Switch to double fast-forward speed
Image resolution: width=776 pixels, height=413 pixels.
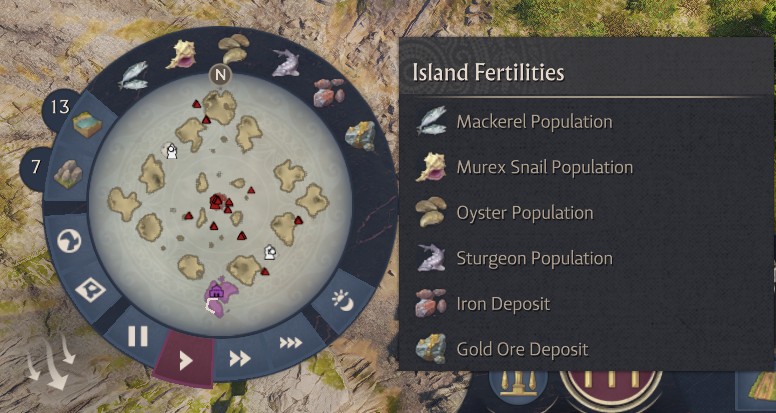240,358
